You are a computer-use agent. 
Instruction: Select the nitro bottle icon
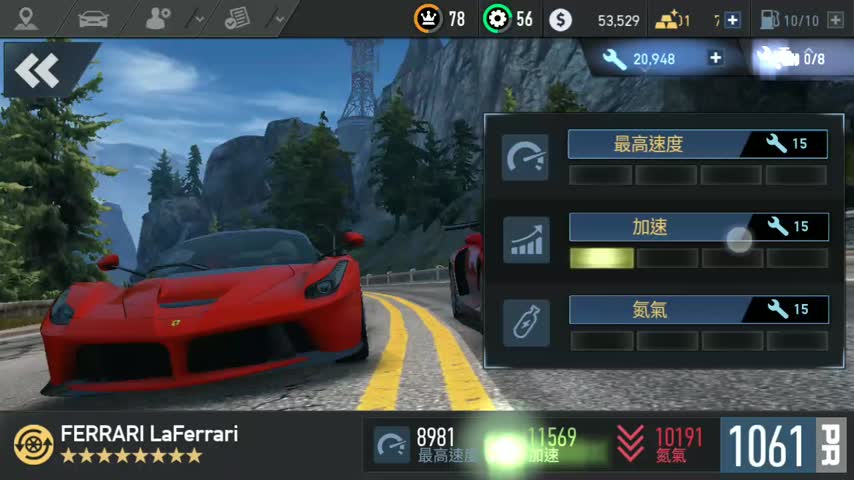[x=525, y=324]
